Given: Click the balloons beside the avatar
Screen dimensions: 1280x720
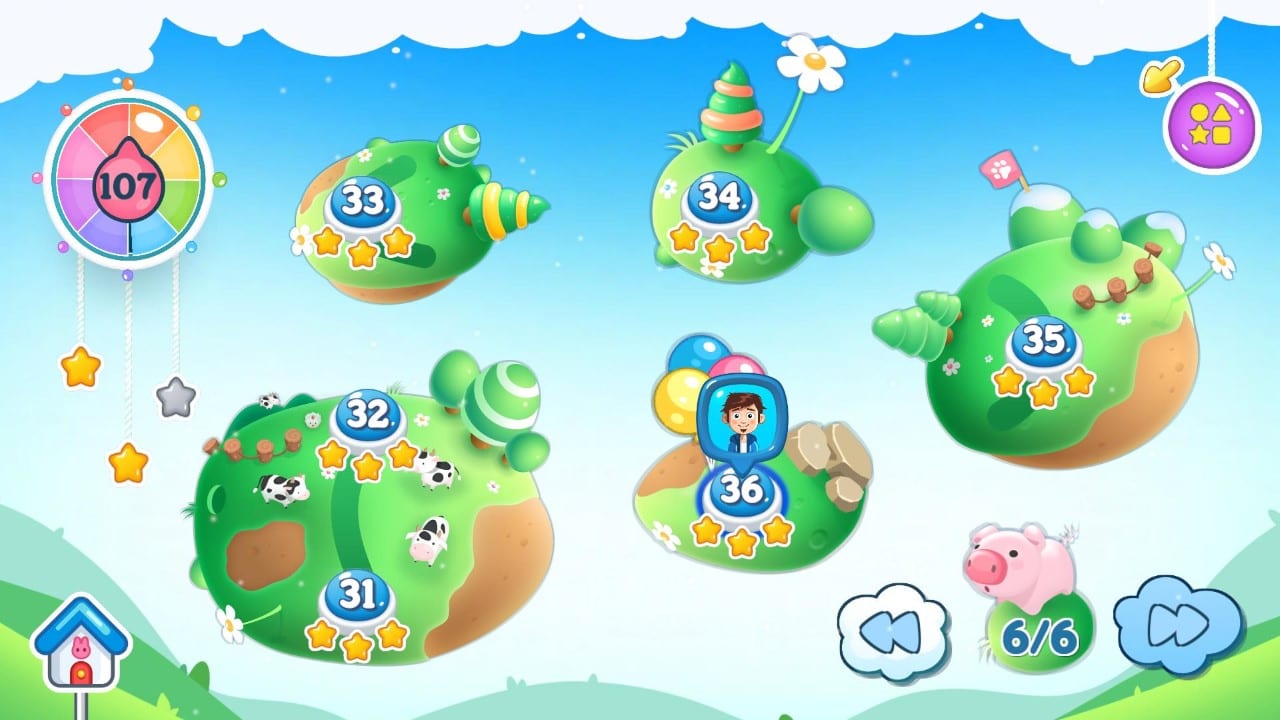Looking at the screenshot, I should 688,376.
